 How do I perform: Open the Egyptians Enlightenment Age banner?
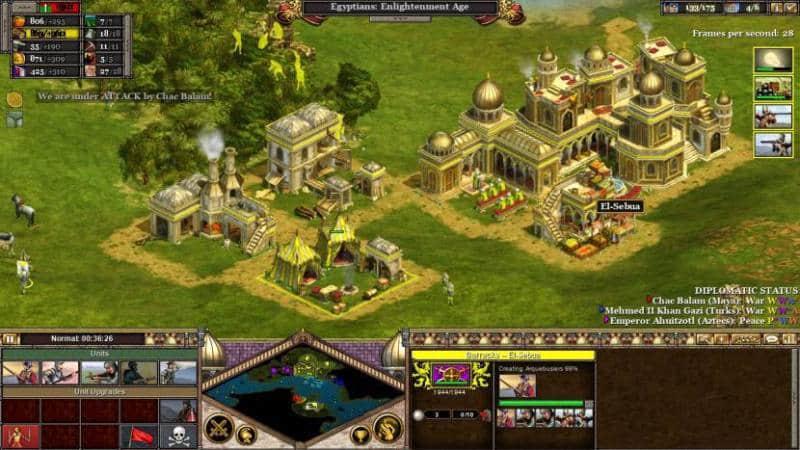(x=400, y=8)
